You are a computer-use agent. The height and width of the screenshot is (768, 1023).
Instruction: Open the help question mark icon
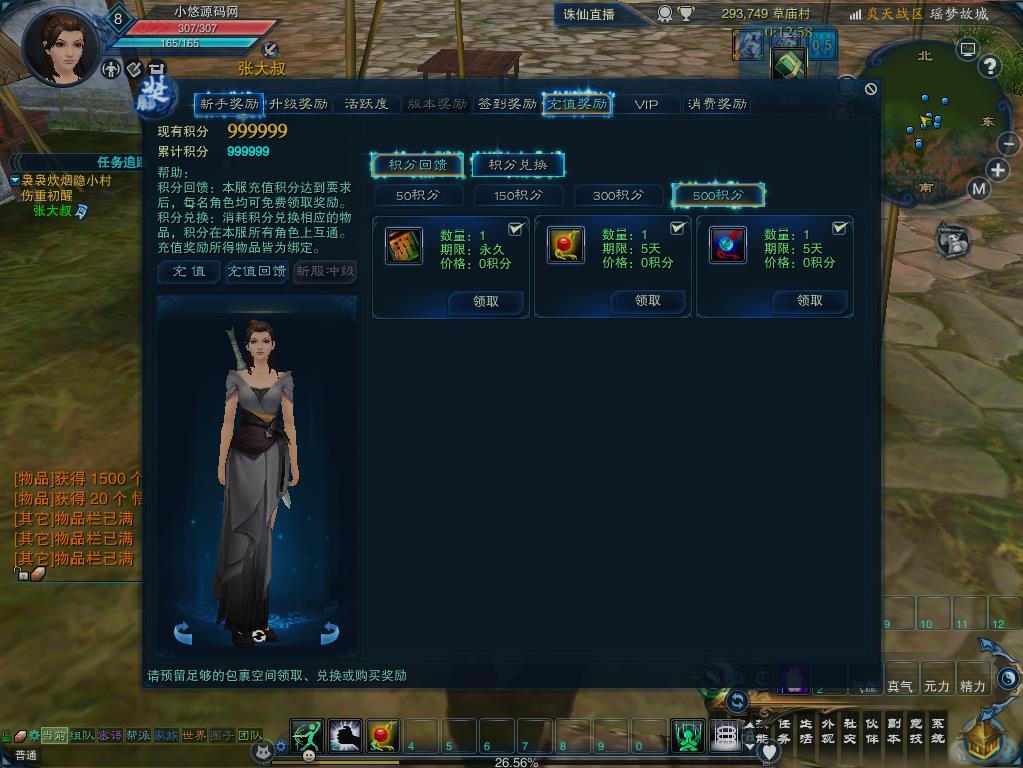click(989, 67)
